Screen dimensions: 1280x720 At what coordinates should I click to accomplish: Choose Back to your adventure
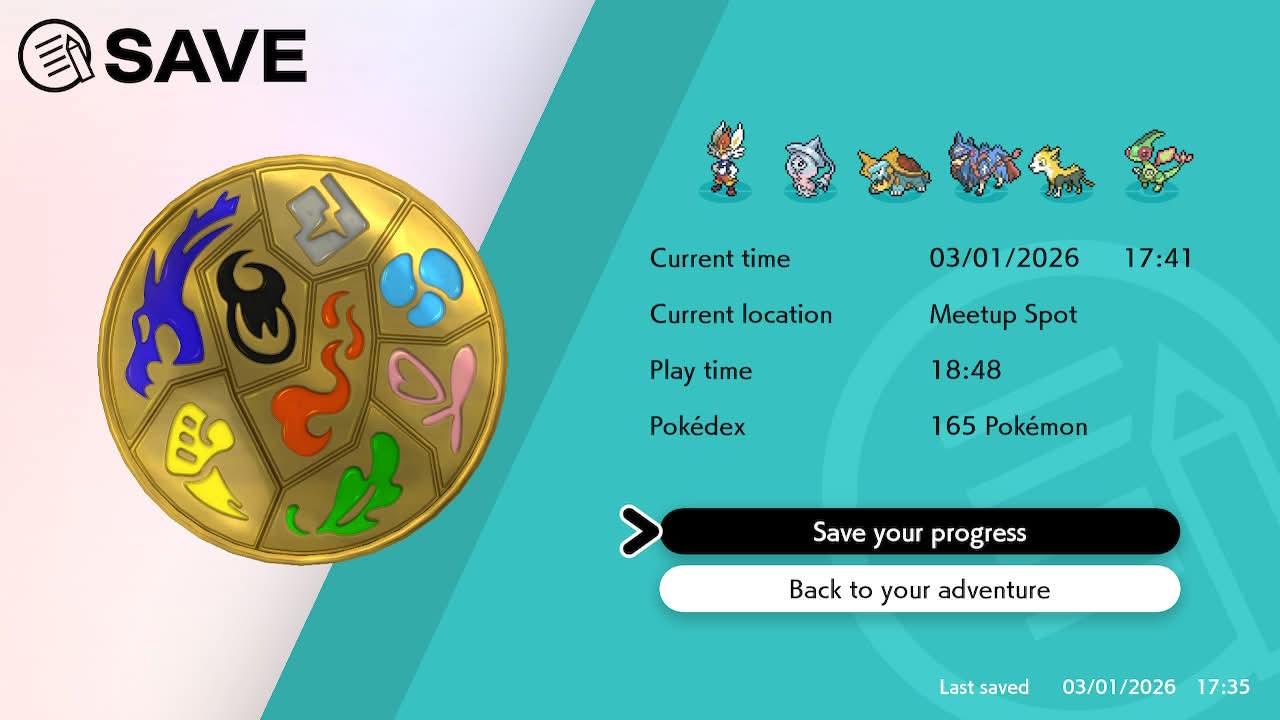(919, 589)
